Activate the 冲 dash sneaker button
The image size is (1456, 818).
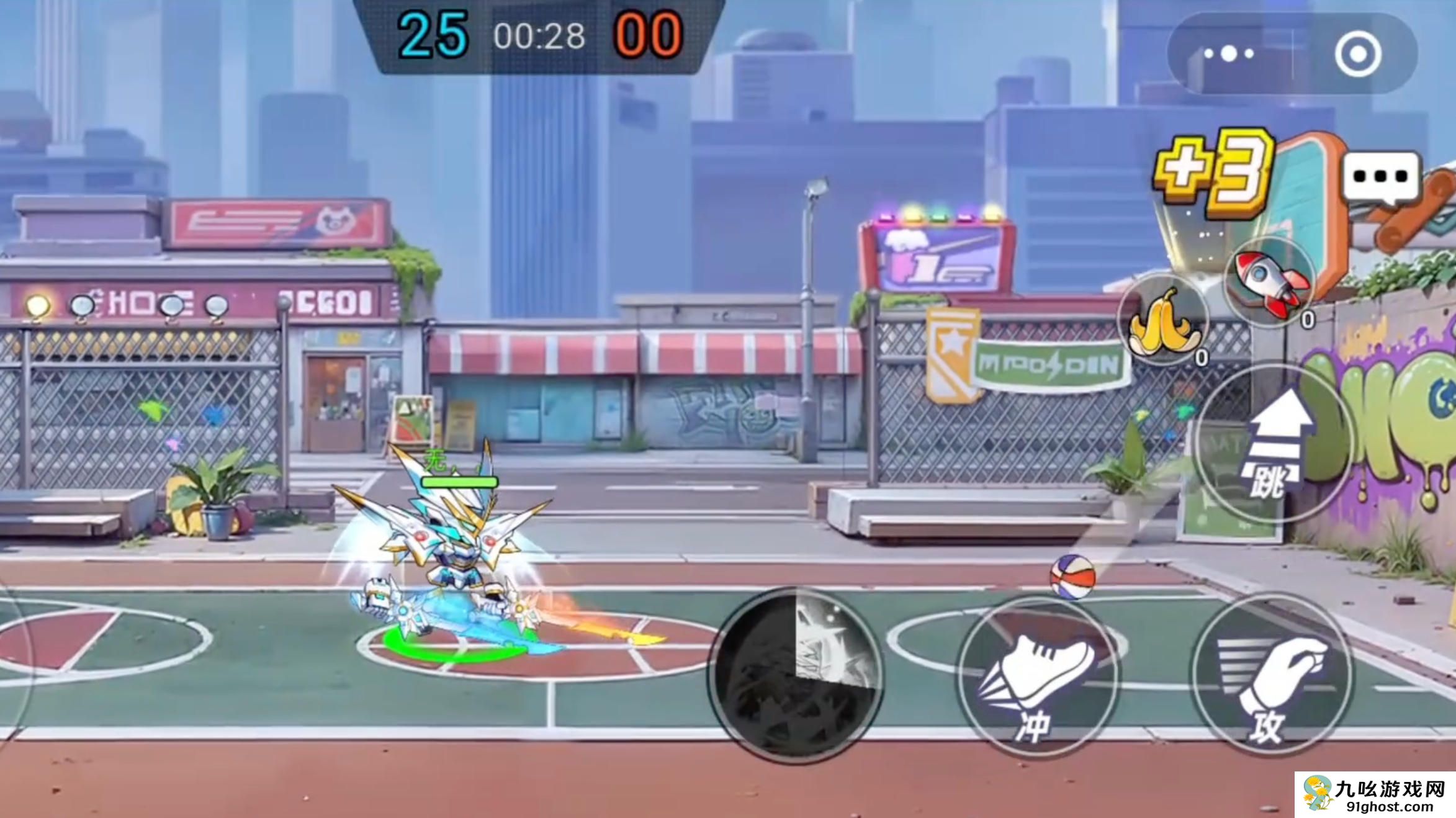coord(1038,675)
